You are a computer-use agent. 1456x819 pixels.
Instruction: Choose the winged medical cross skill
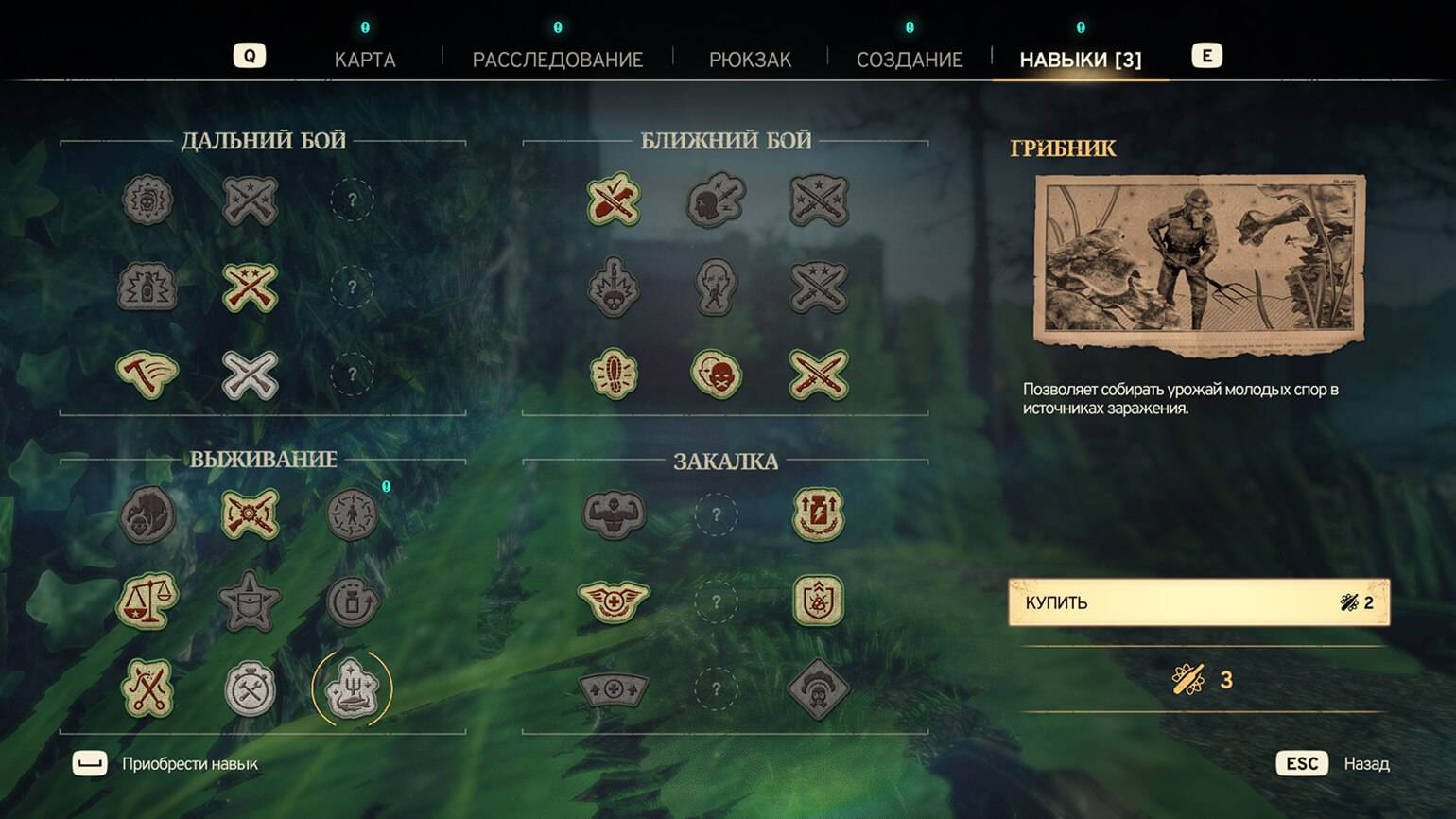(x=614, y=601)
